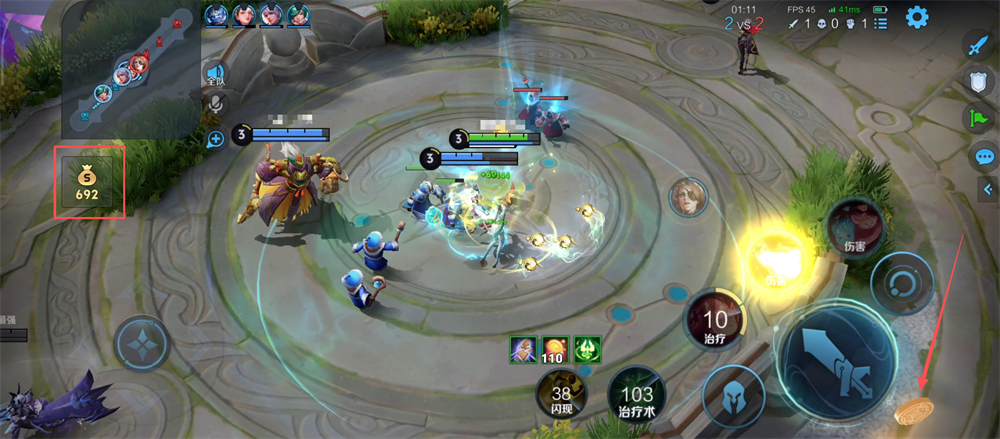1000x439 pixels.
Task: Open the gold shop showing 692
Action: [88, 182]
